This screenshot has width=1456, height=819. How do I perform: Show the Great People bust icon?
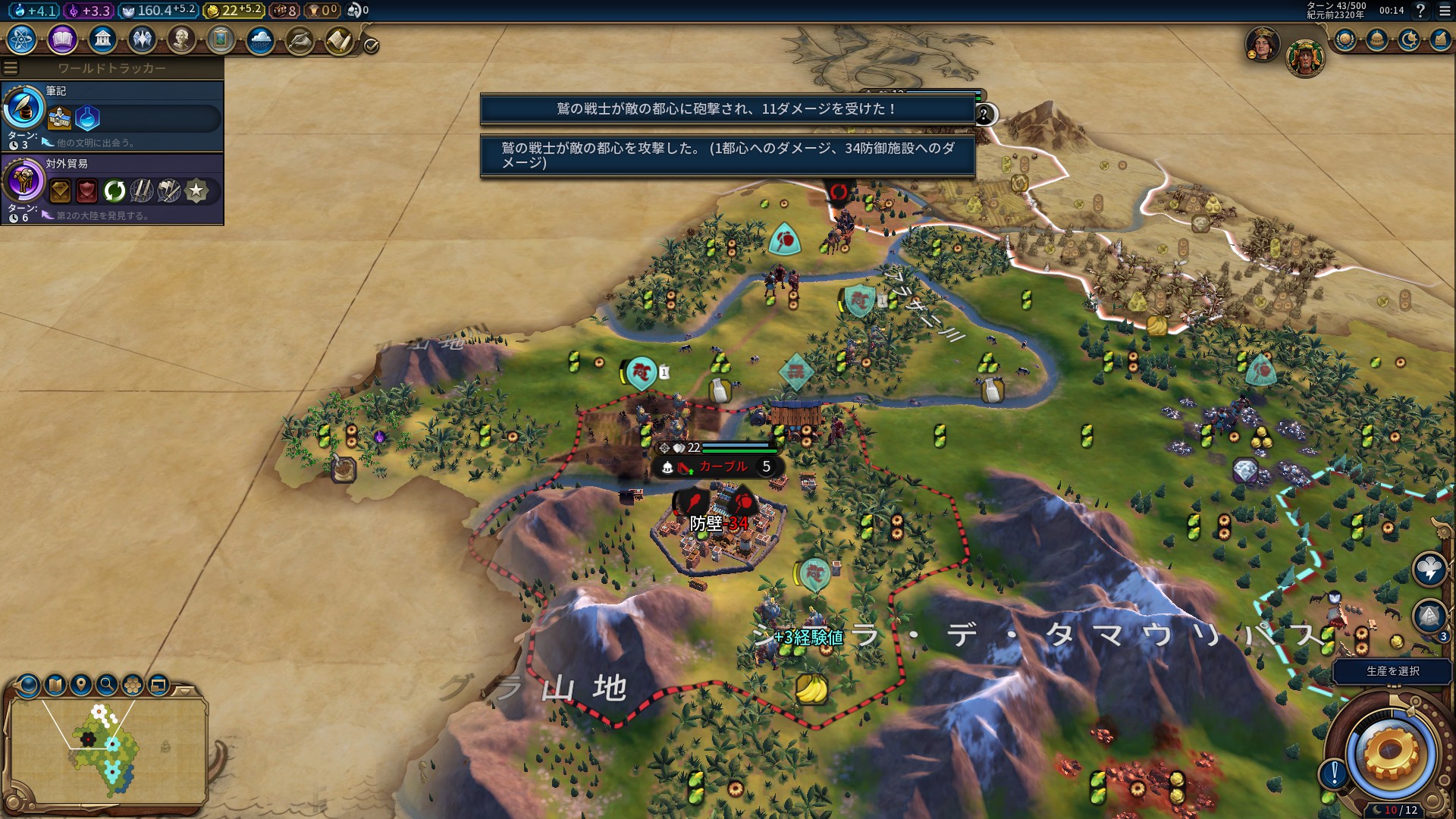click(181, 39)
